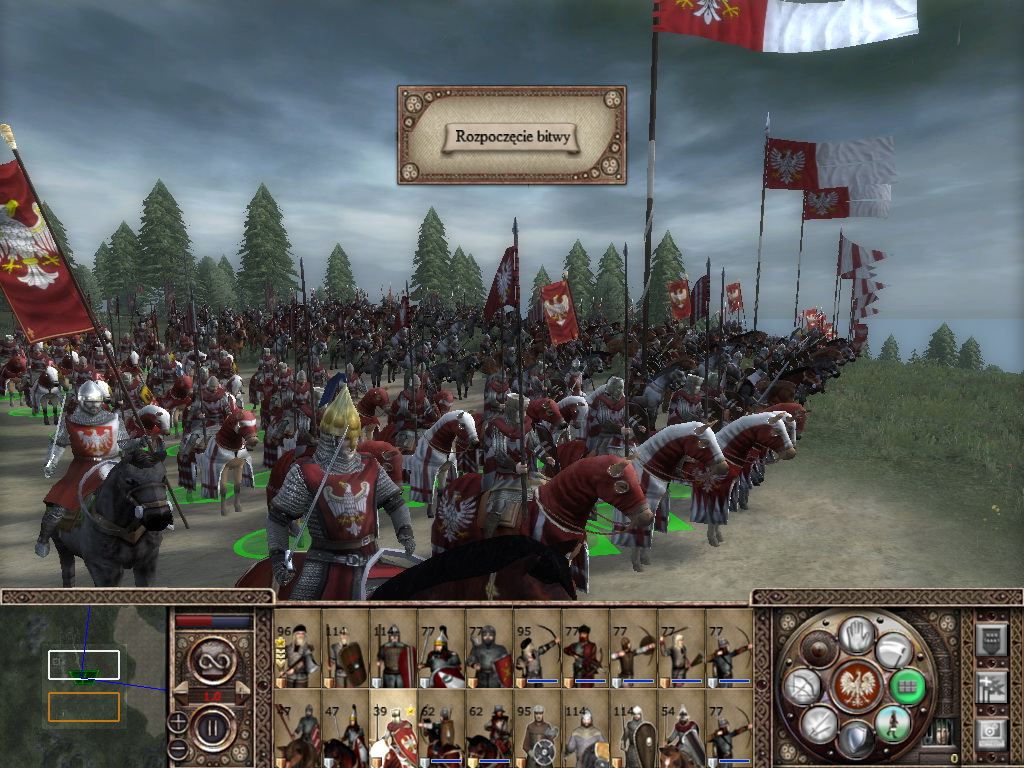
Task: Click the Polish eagle faction emblem button
Action: click(x=856, y=684)
